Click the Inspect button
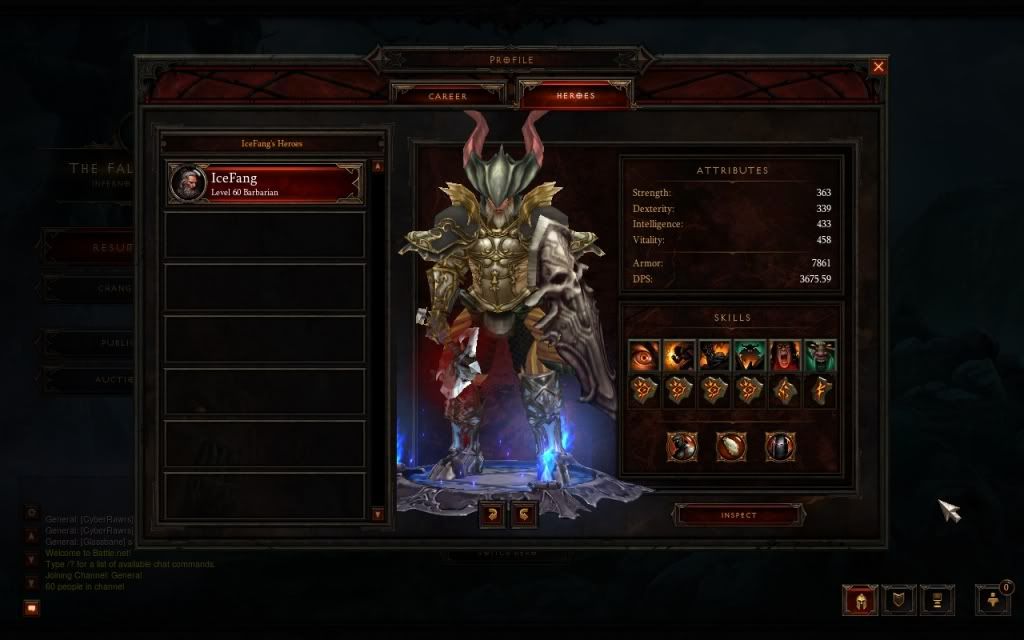 pos(739,515)
